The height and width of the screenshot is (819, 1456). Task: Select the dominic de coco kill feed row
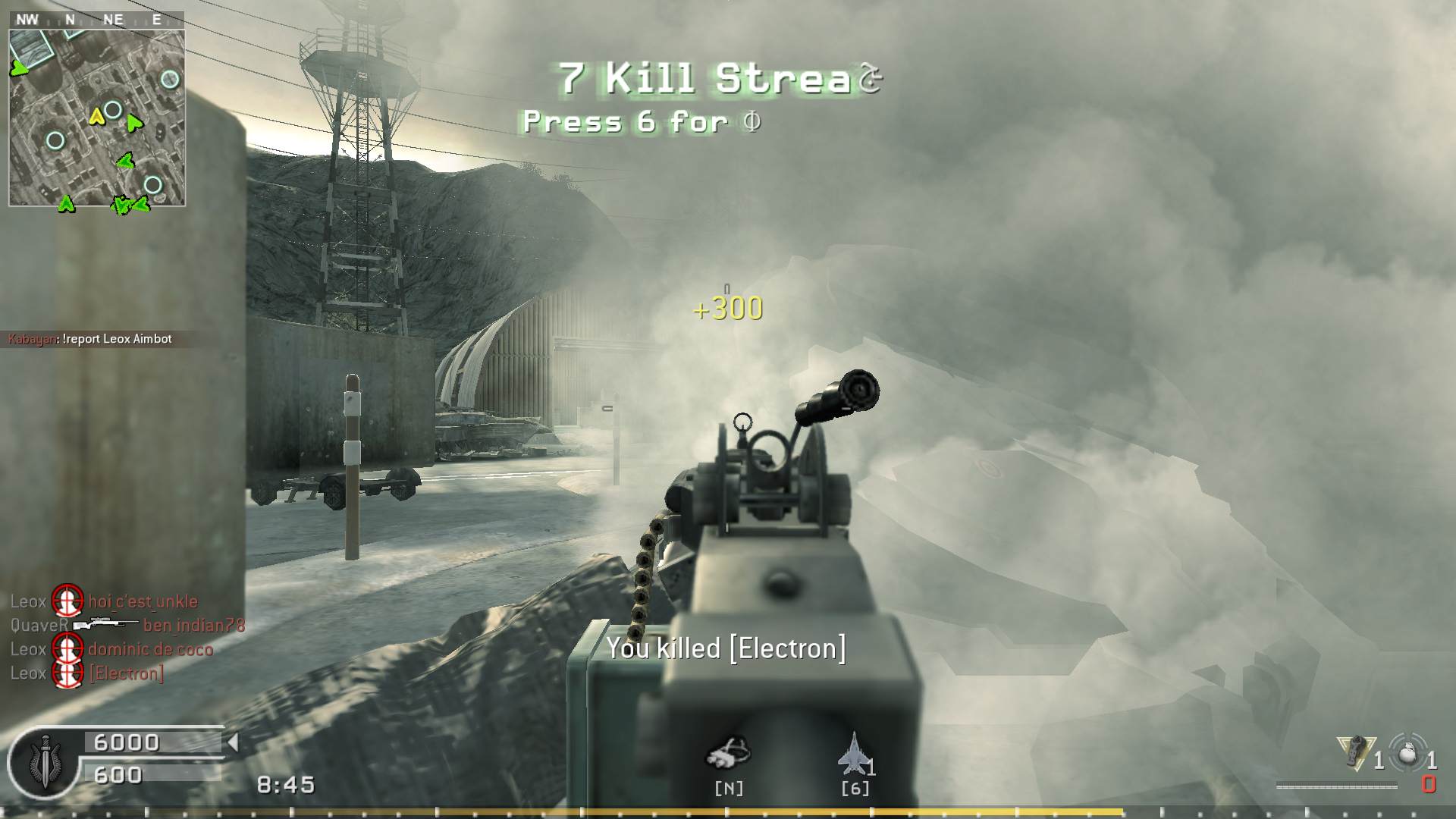click(111, 649)
